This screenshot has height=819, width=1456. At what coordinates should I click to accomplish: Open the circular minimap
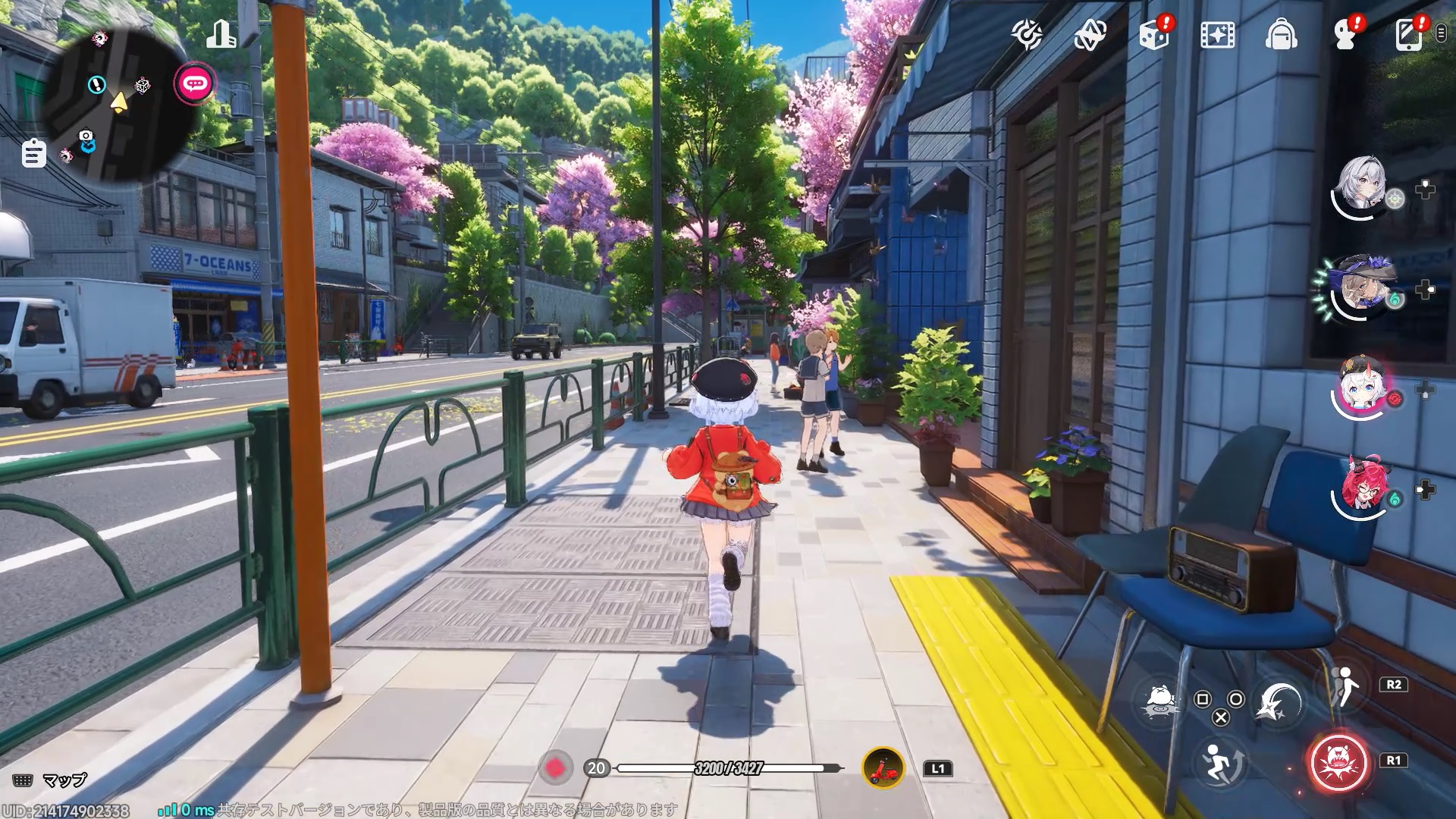coord(114,106)
